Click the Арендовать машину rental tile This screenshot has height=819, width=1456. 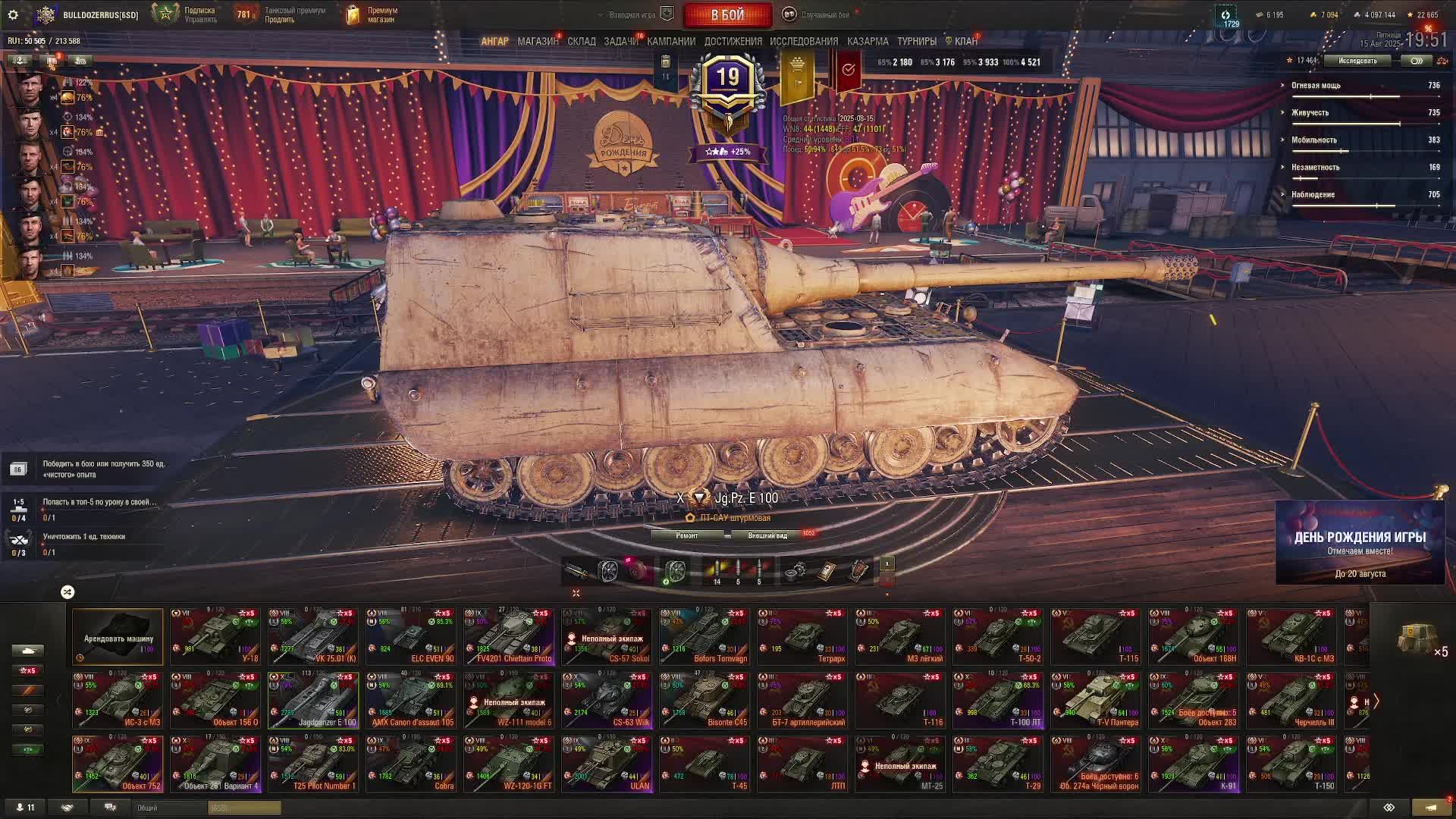(118, 636)
